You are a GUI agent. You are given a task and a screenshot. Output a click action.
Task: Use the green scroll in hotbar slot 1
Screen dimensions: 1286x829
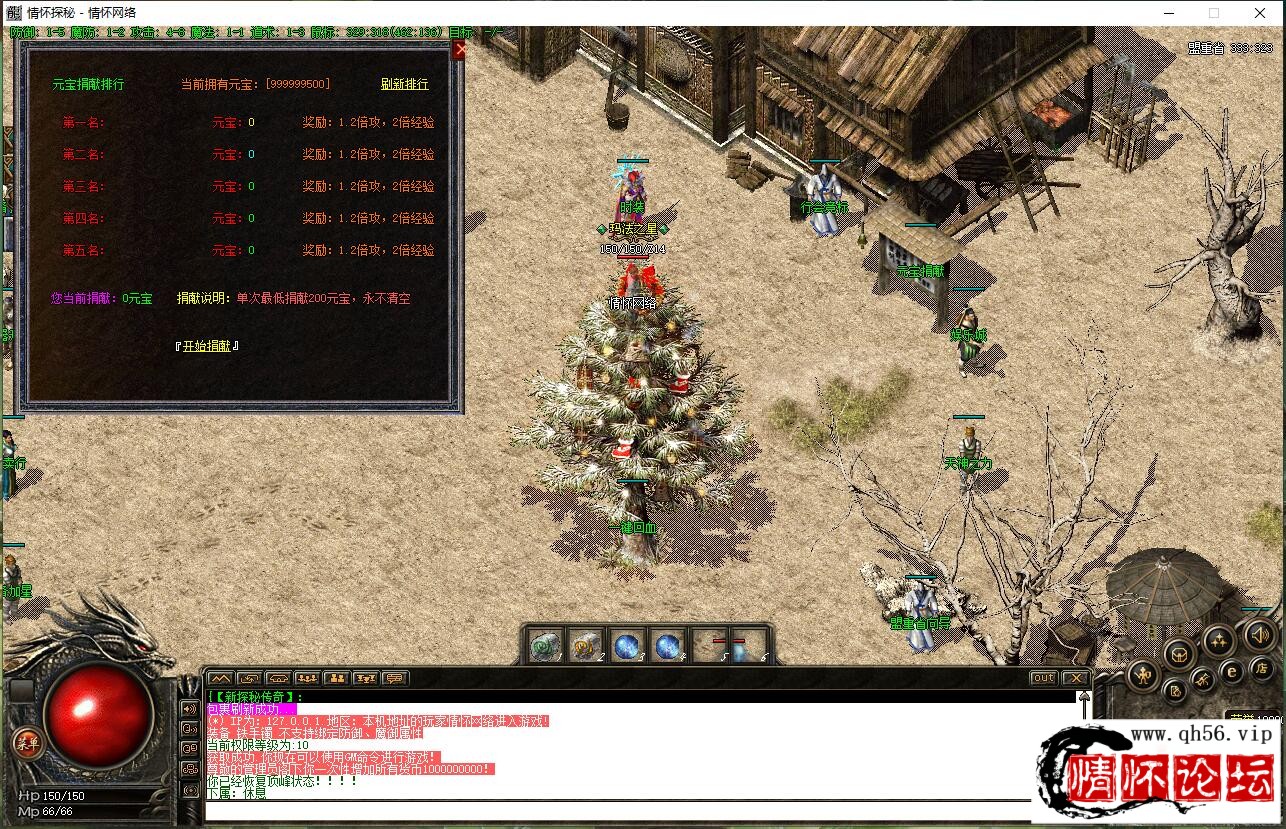pyautogui.click(x=546, y=647)
